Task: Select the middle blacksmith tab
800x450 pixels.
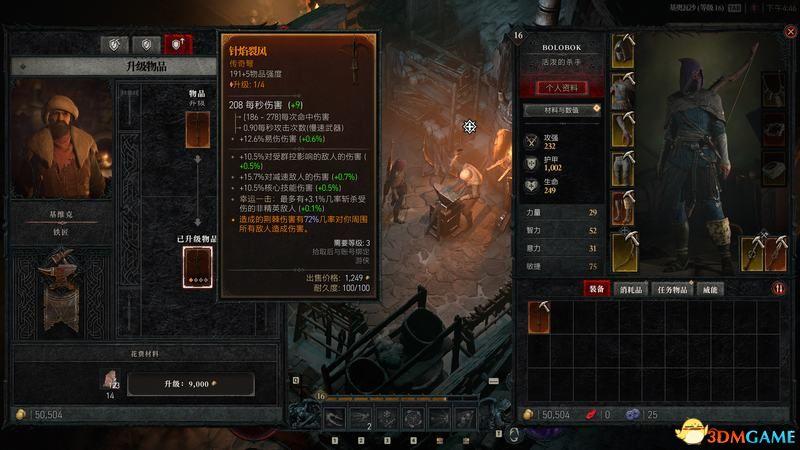Action: (146, 45)
